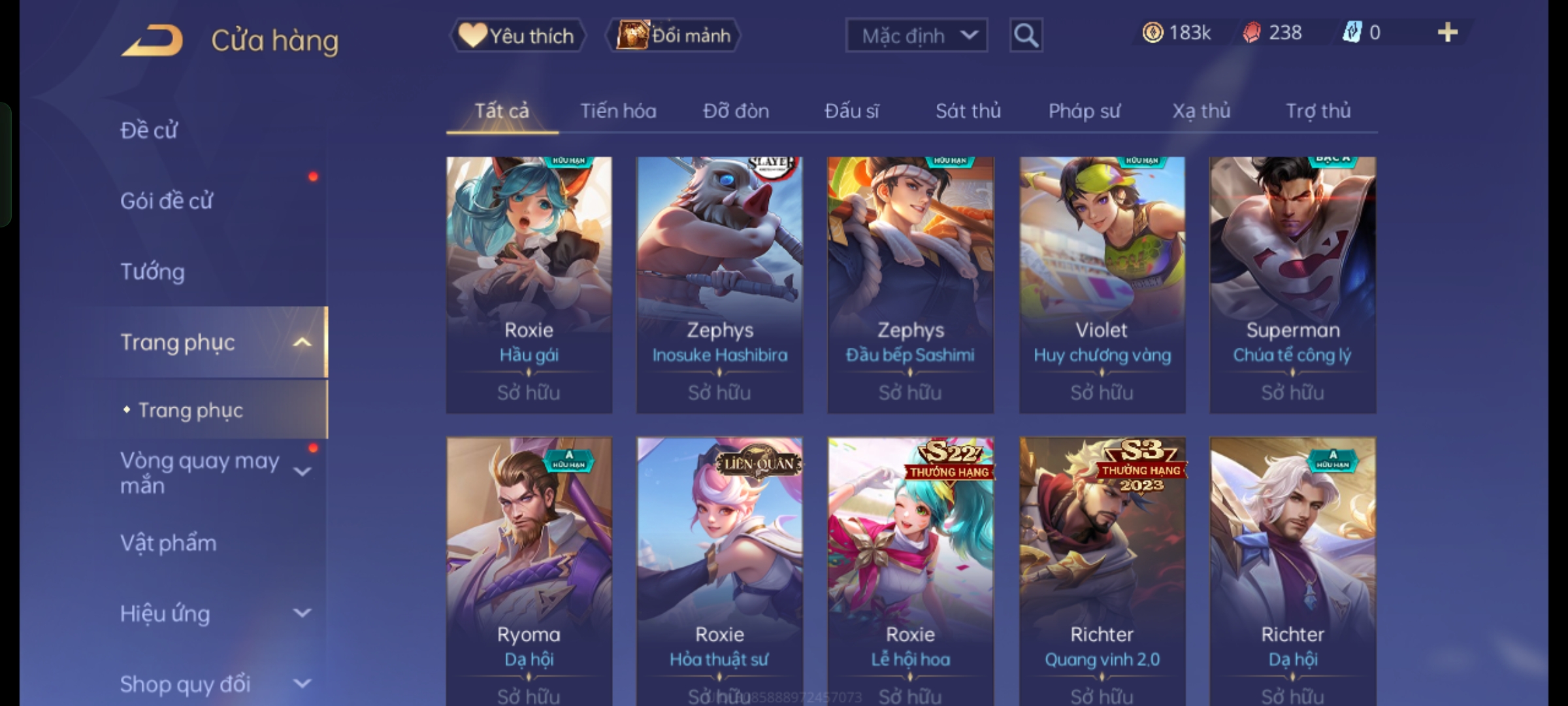View the Violet Huy chương vàng skin
1568x706 pixels.
1102,284
